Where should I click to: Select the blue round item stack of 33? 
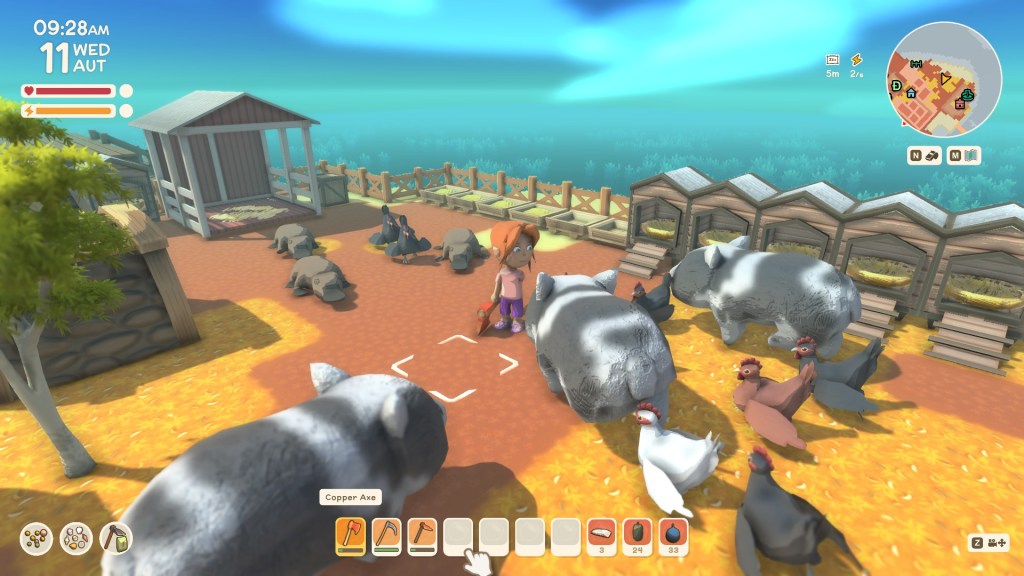coord(674,535)
